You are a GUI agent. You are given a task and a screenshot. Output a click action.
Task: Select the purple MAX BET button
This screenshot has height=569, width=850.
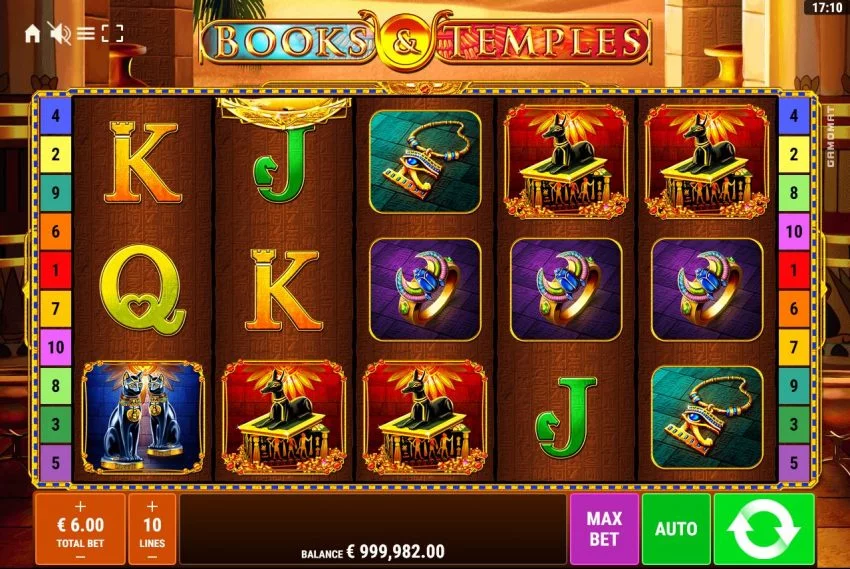603,528
